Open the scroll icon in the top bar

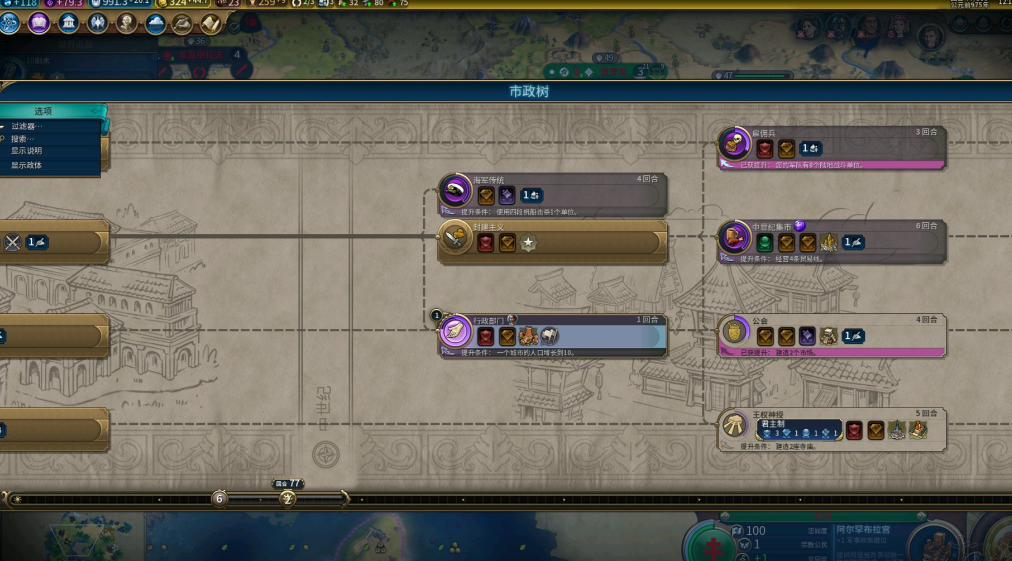click(212, 23)
